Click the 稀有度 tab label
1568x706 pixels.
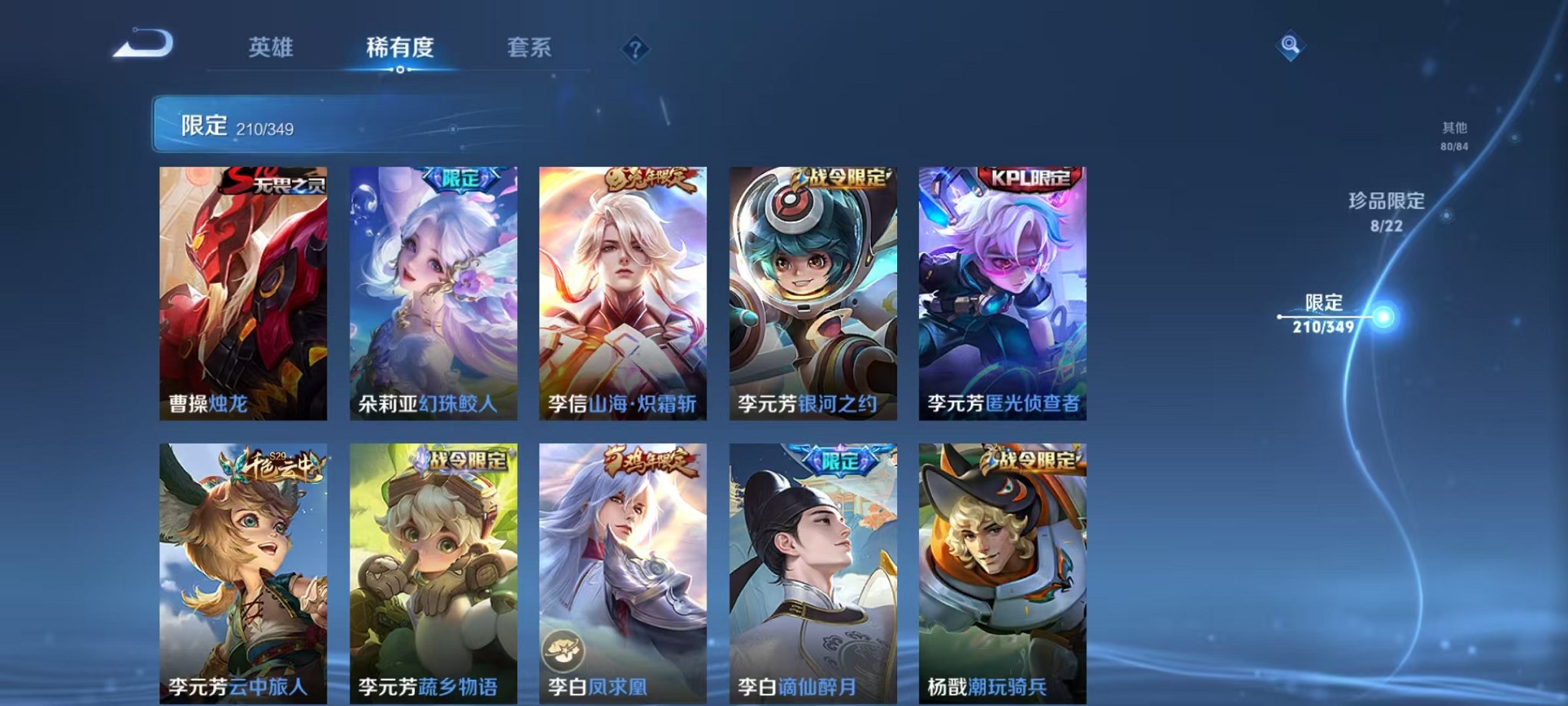399,48
